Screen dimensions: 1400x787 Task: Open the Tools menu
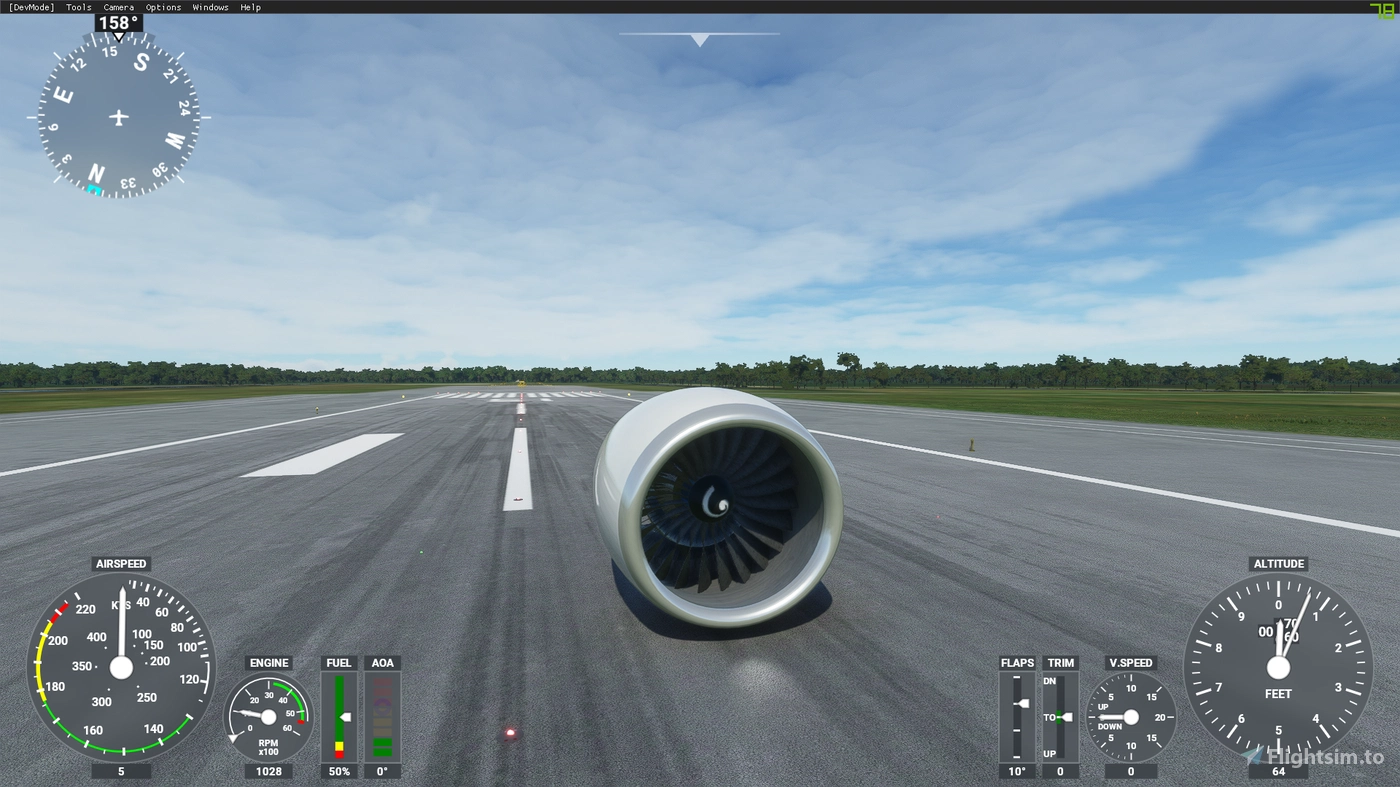click(x=77, y=7)
